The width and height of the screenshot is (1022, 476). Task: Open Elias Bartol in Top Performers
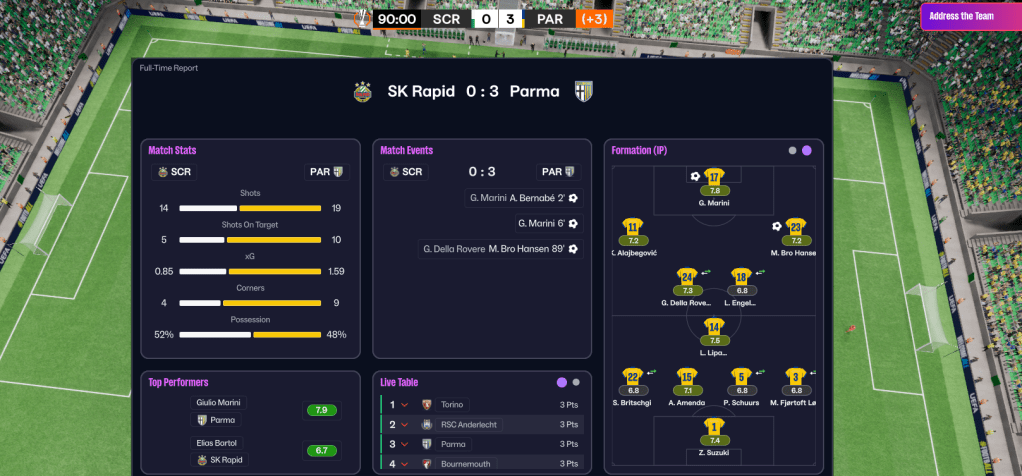pos(219,443)
